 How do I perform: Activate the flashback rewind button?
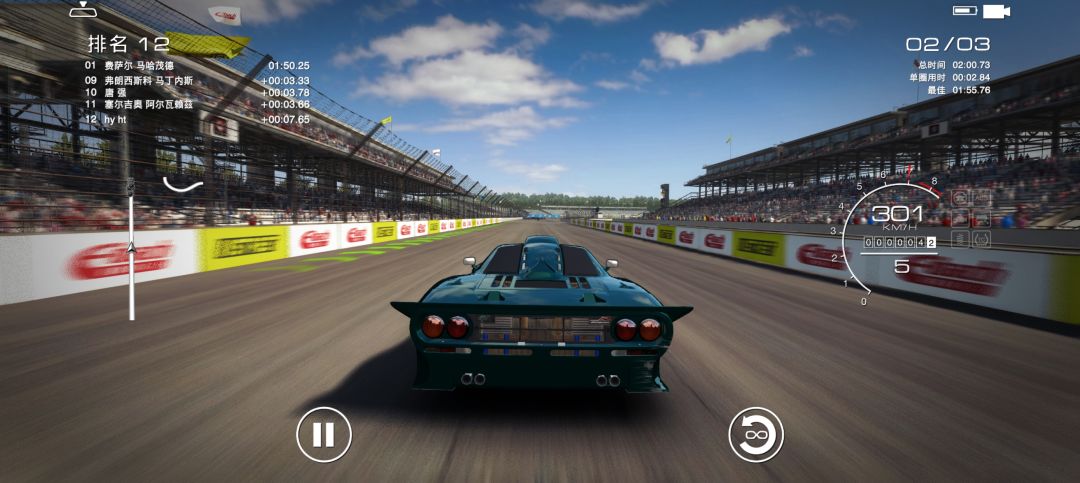[x=755, y=434]
